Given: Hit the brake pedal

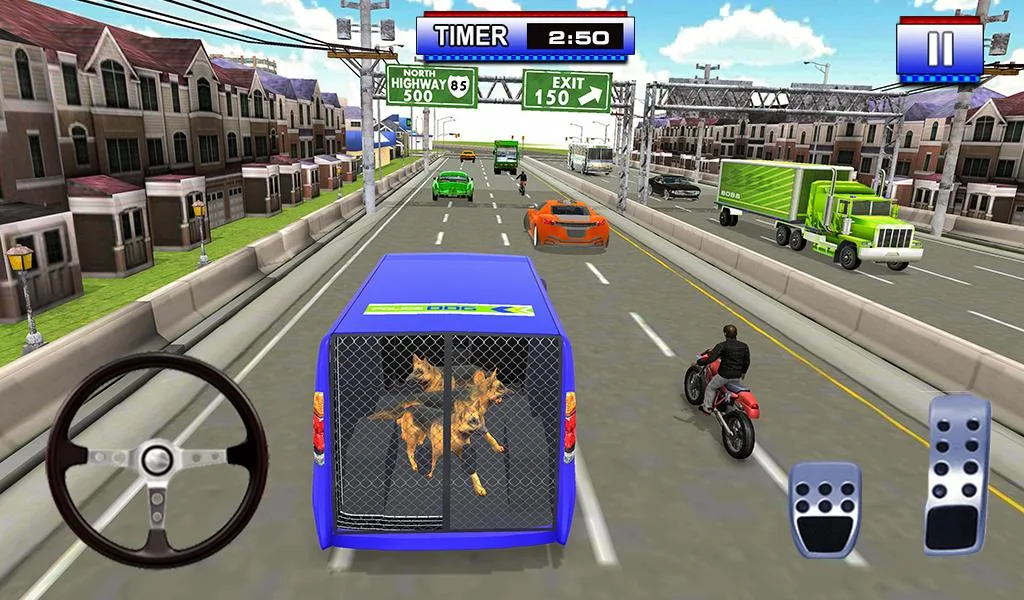Looking at the screenshot, I should (824, 508).
